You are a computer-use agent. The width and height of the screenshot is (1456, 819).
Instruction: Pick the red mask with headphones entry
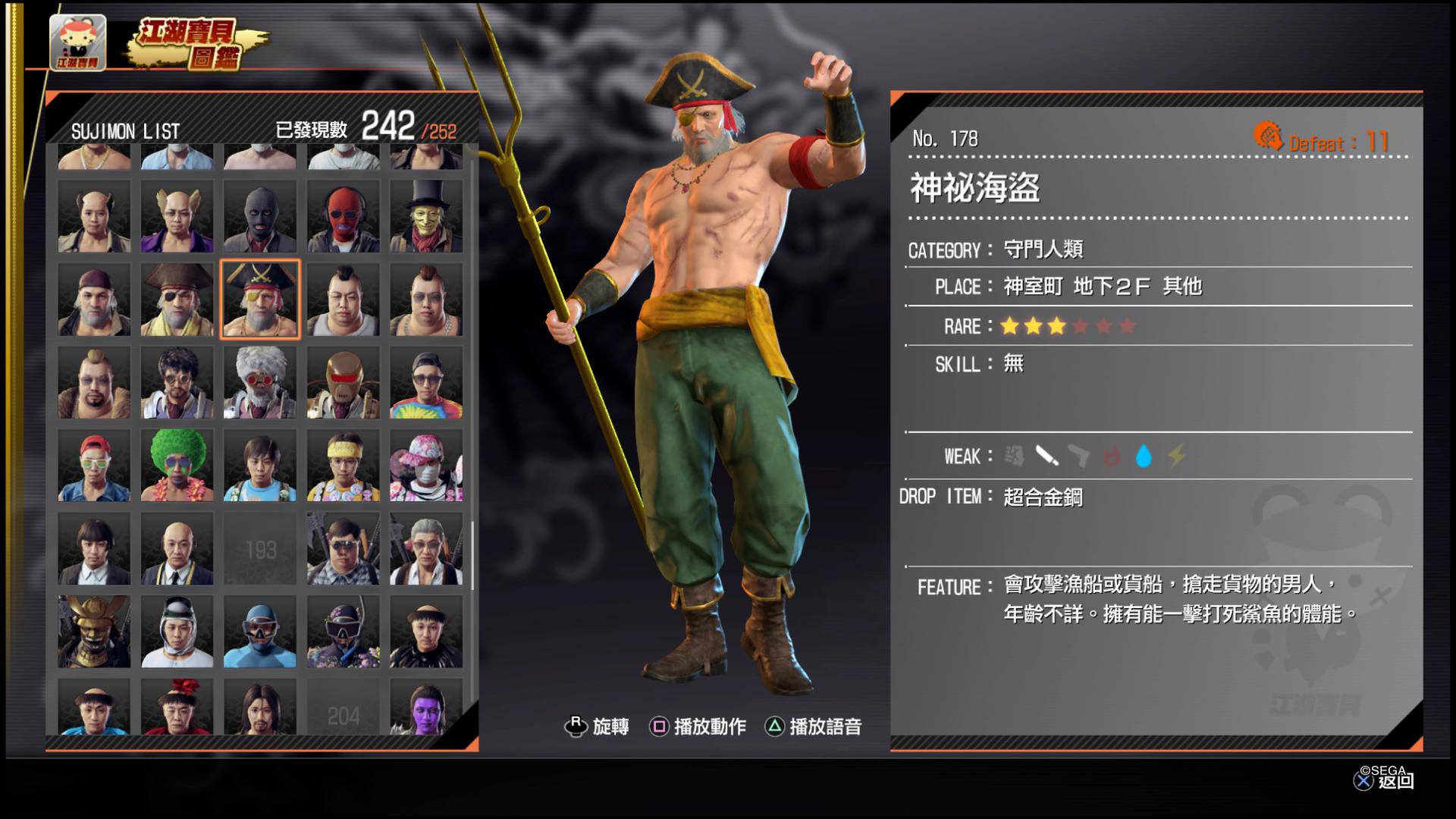[x=343, y=216]
